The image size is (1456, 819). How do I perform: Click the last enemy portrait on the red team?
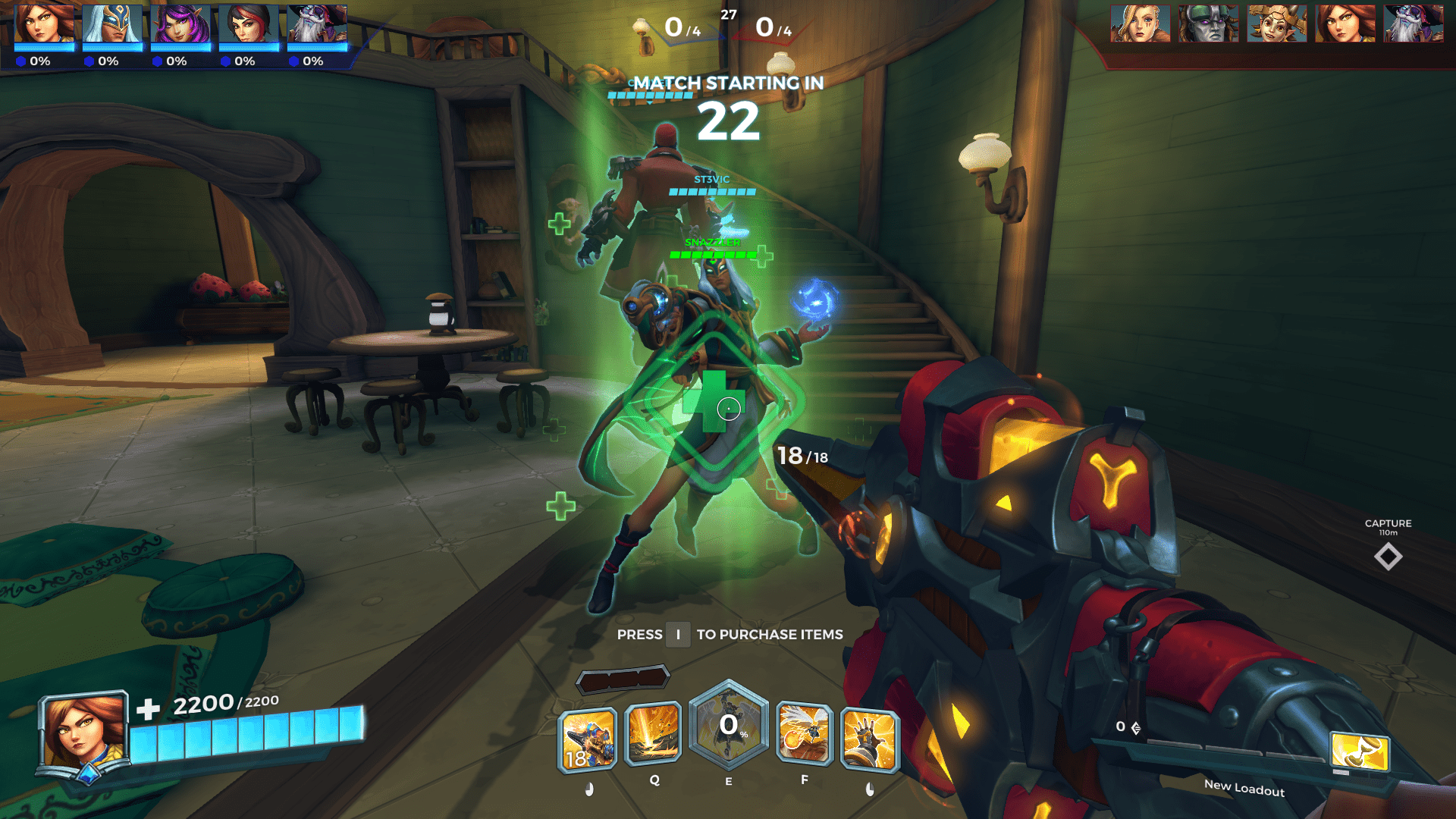pyautogui.click(x=1413, y=23)
